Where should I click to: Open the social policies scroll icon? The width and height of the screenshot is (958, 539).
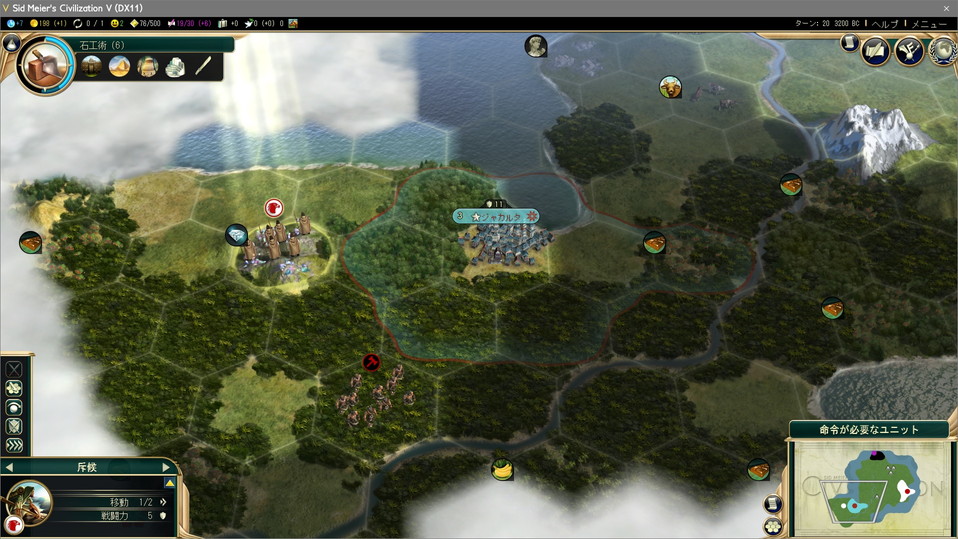point(876,50)
